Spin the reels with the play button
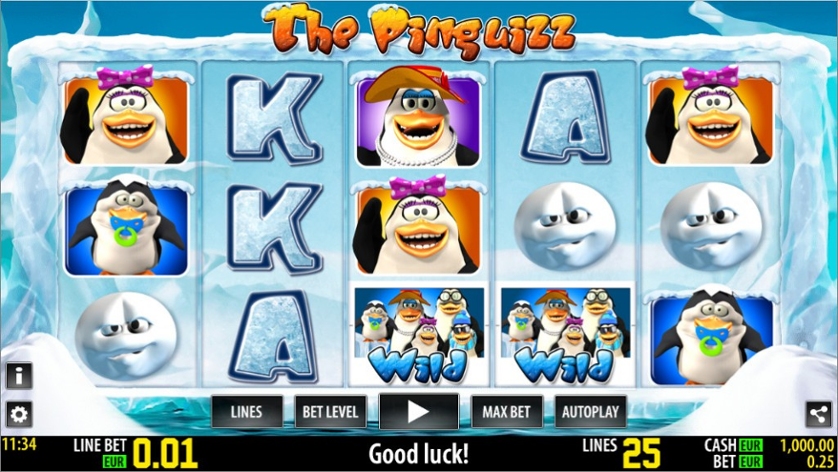This screenshot has height=472, width=838. pos(418,411)
